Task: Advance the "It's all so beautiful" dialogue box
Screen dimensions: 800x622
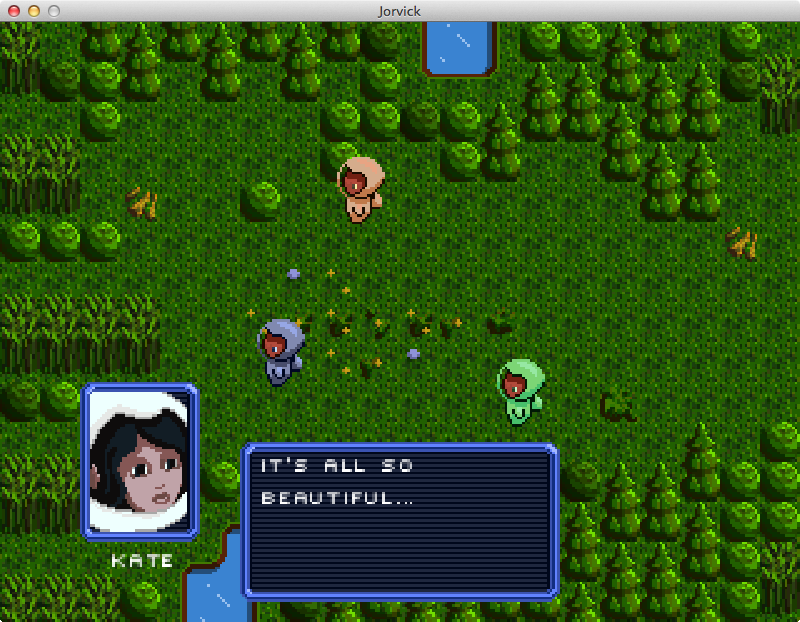Action: tap(400, 520)
